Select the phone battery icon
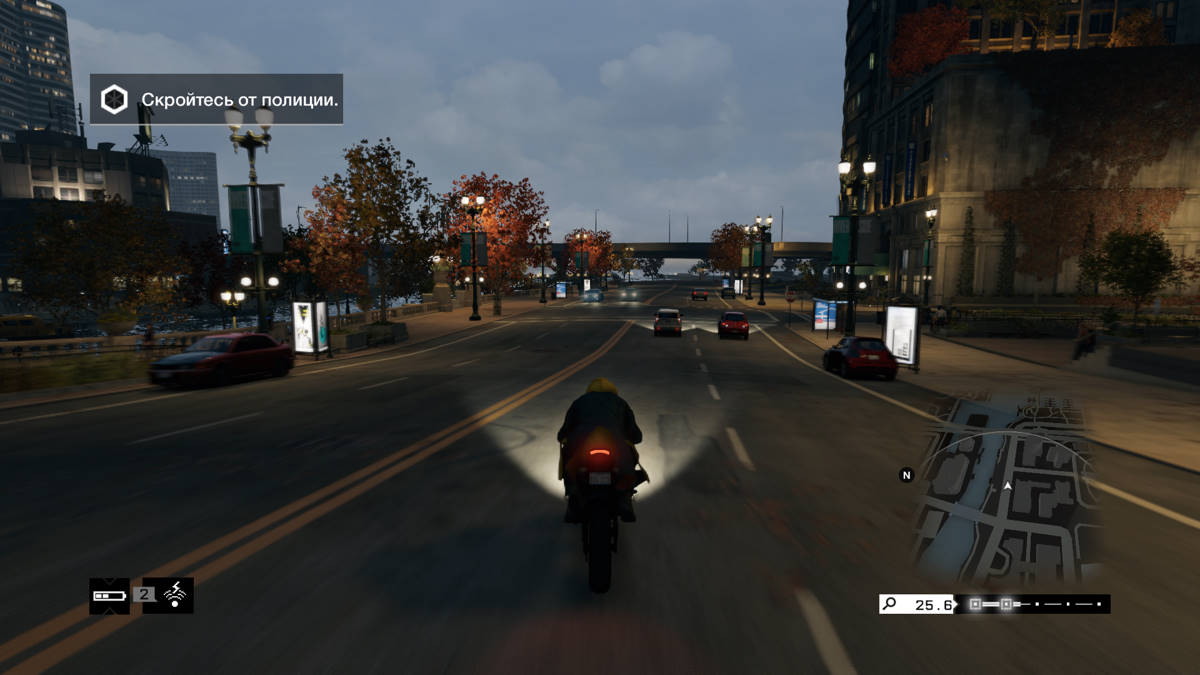This screenshot has height=675, width=1200. tap(109, 596)
